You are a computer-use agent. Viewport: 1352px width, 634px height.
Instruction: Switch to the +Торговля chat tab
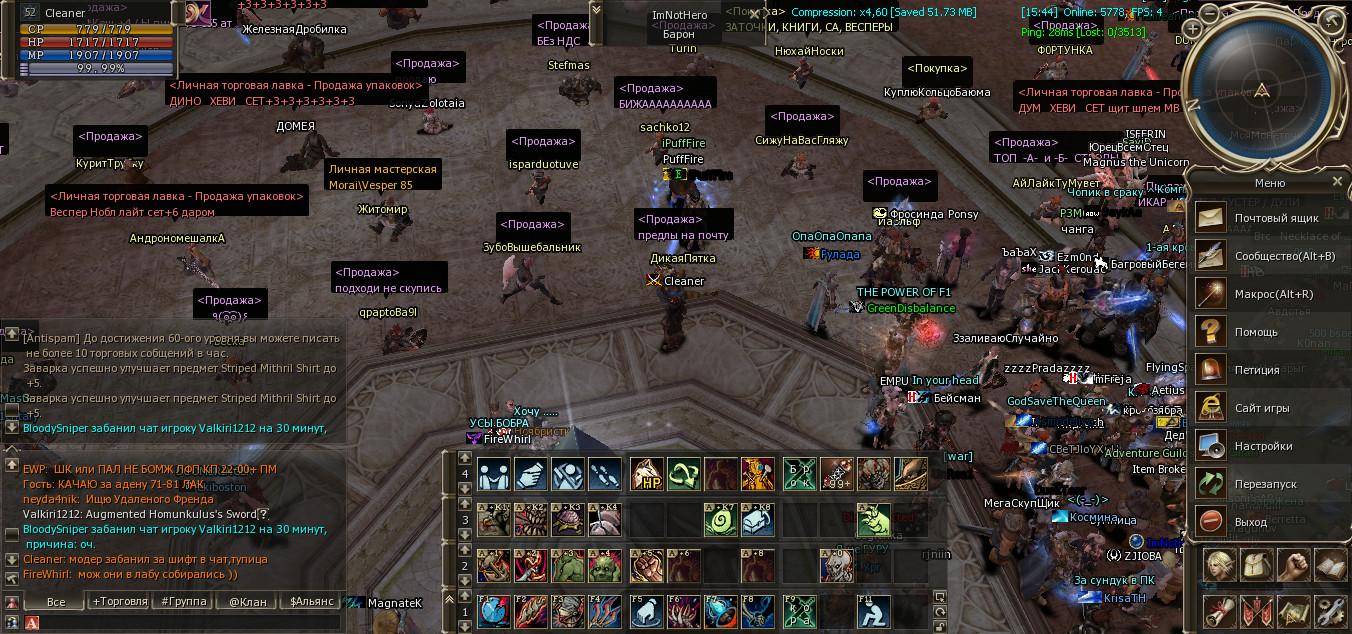coord(119,602)
